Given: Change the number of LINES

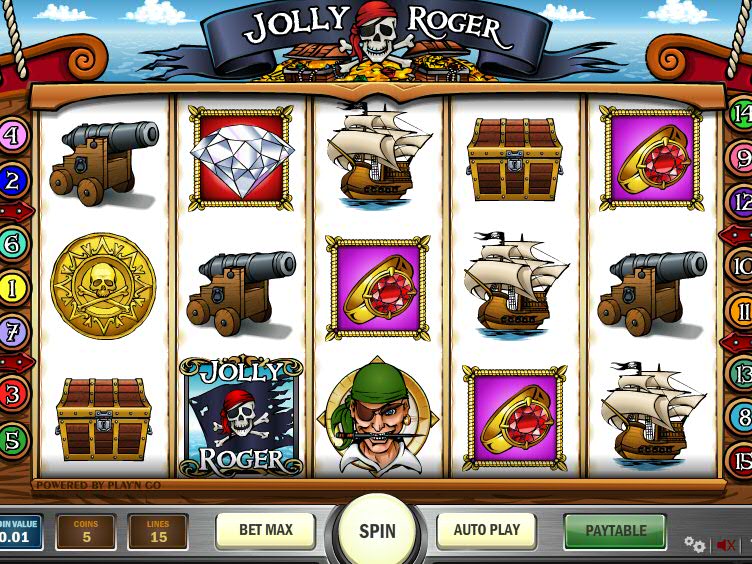Looking at the screenshot, I should coord(158,532).
